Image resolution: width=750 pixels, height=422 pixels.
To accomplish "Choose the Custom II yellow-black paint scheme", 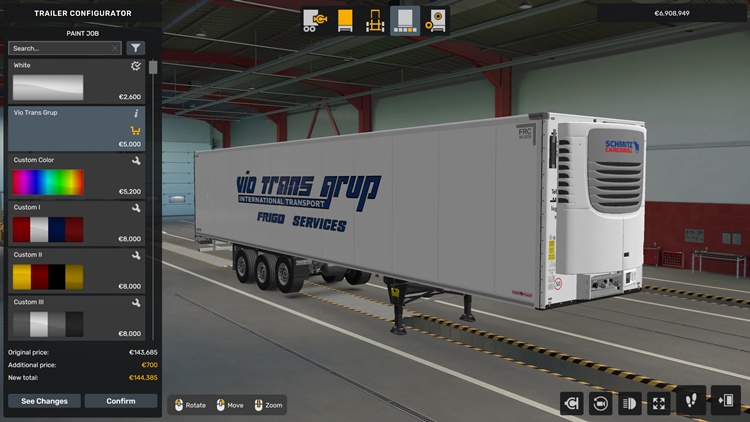I will (x=77, y=271).
